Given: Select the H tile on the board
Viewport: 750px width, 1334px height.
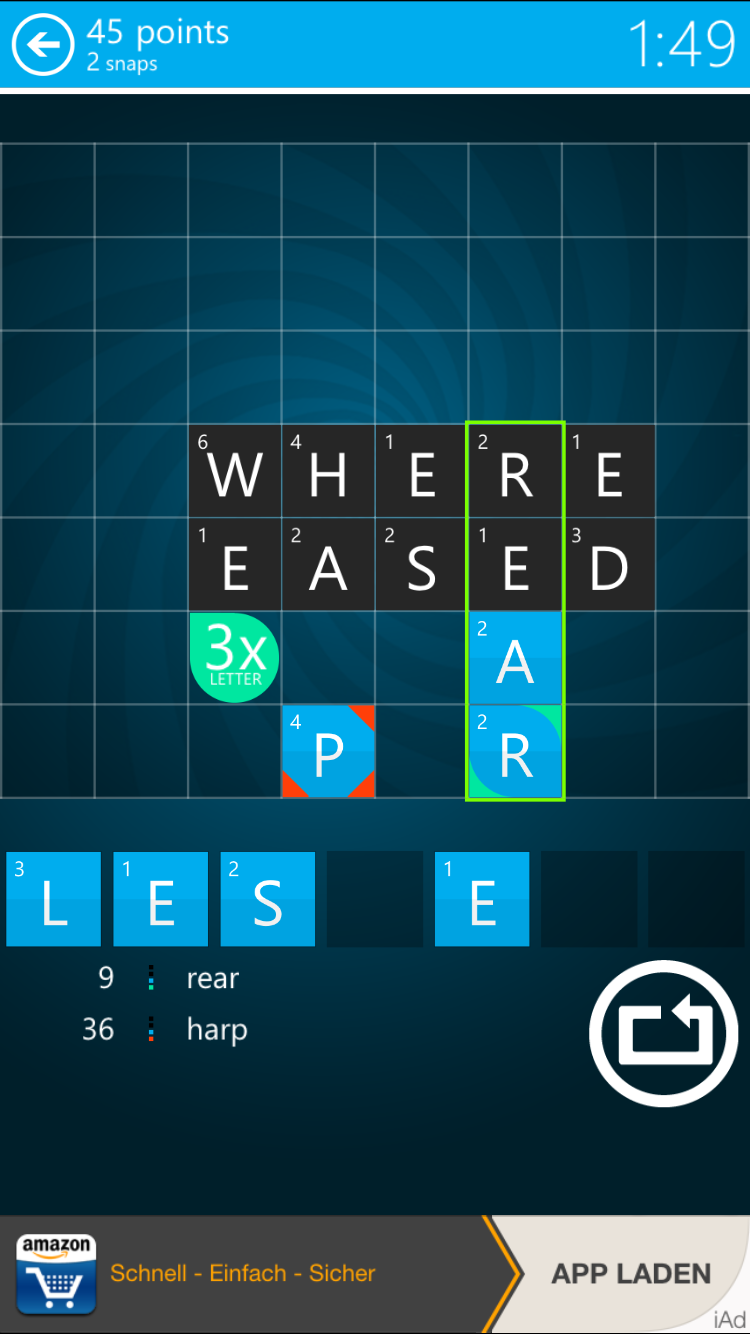Looking at the screenshot, I should click(x=328, y=471).
